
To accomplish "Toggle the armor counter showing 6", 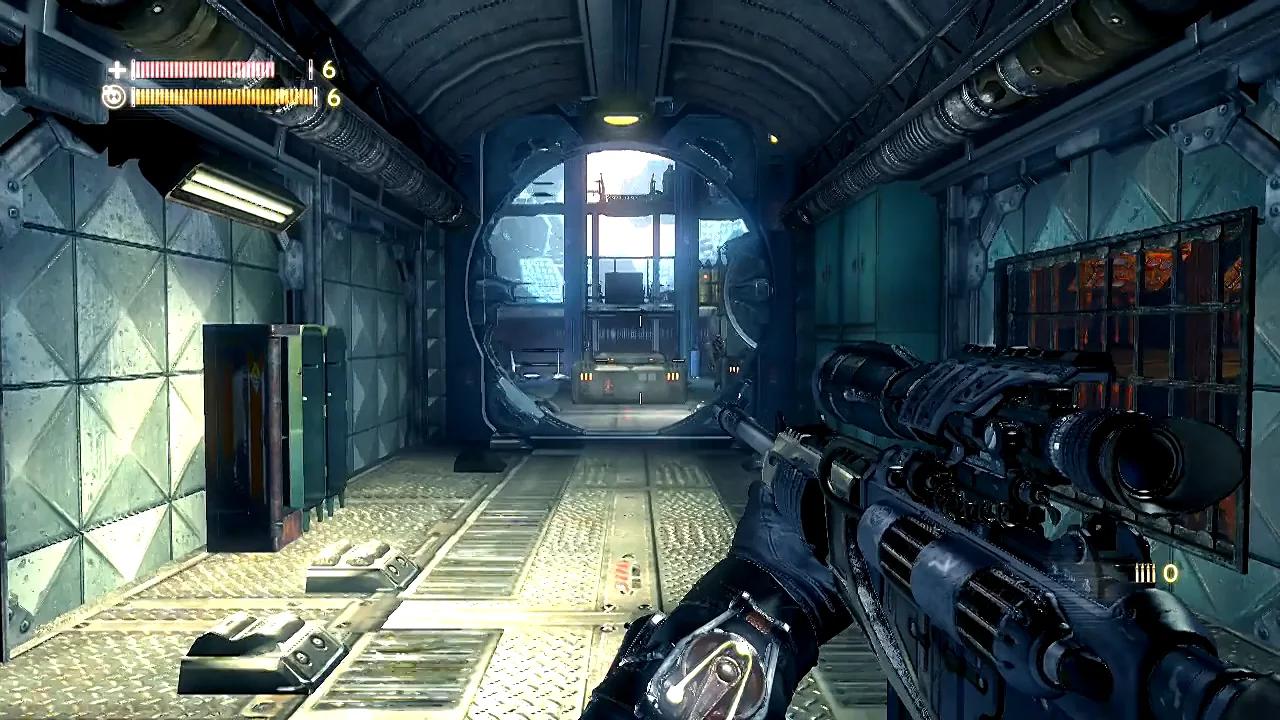I will (330, 97).
